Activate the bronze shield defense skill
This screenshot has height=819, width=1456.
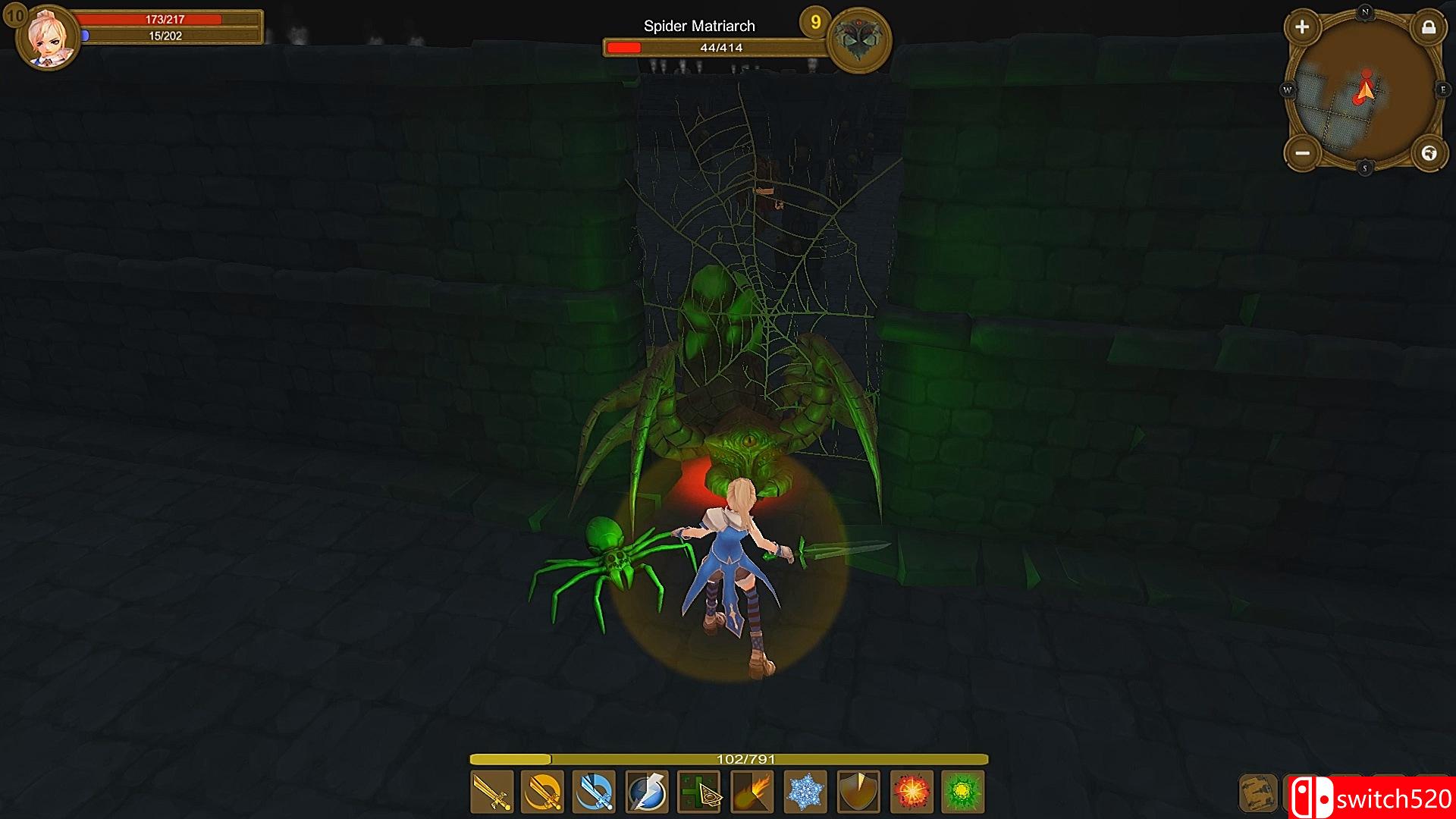858,792
